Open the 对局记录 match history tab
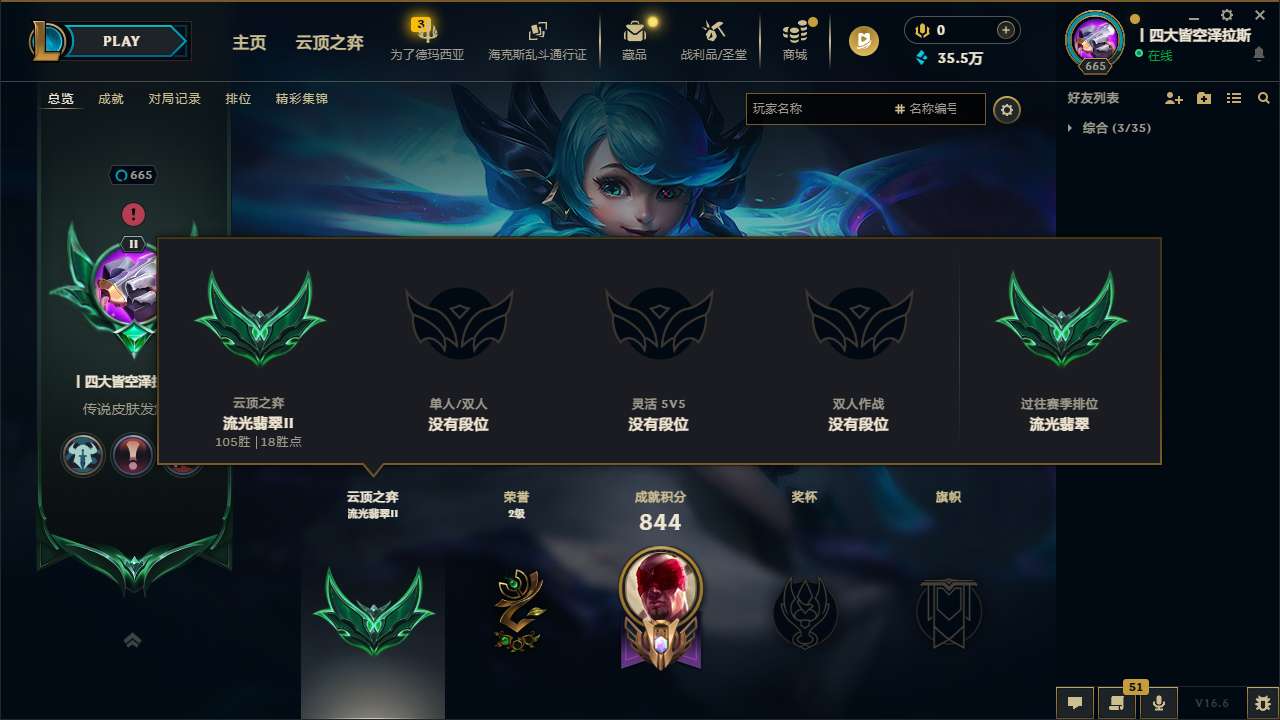Screen dimensions: 1280x720 pos(174,99)
